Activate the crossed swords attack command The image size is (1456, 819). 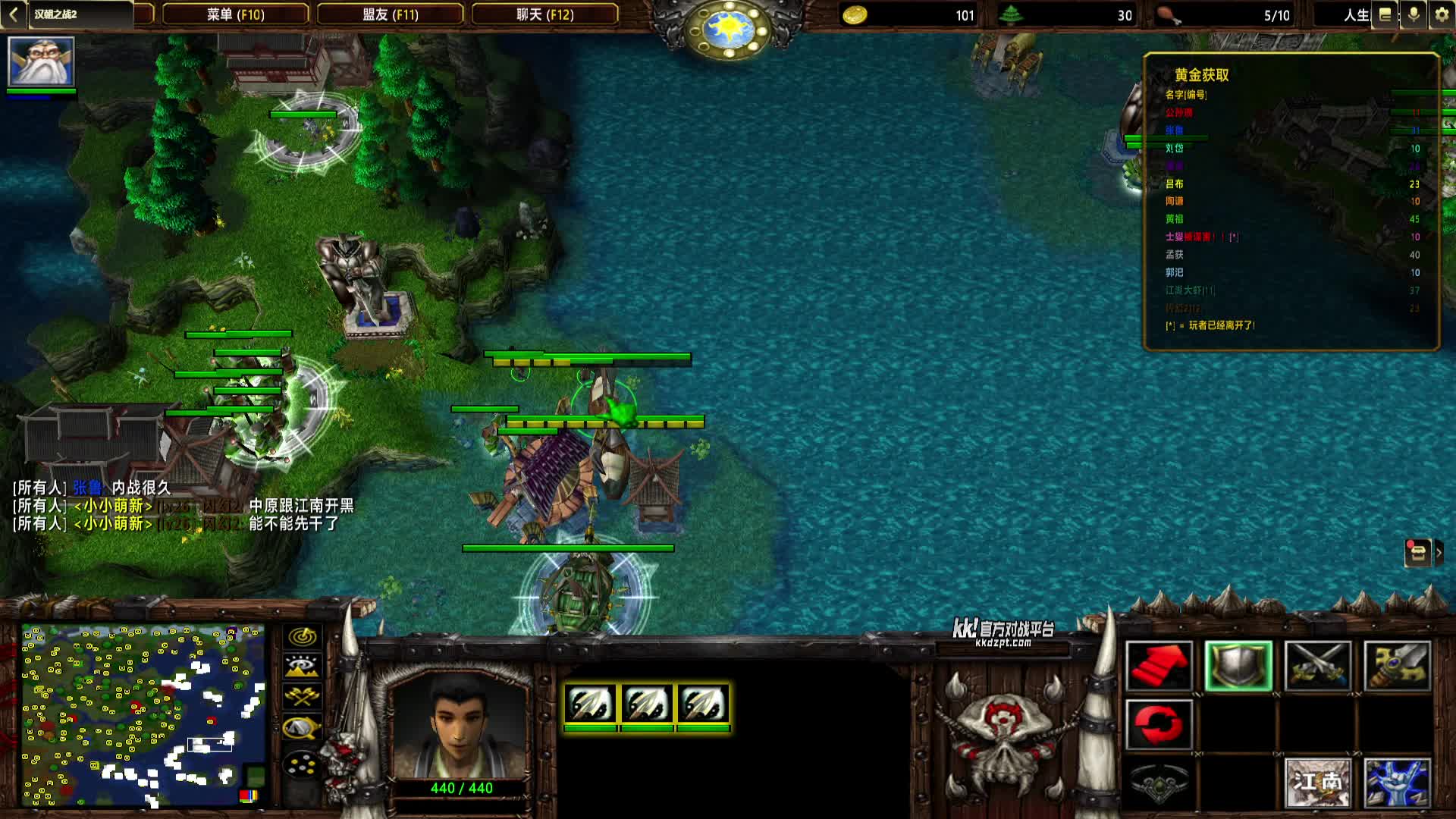[x=1318, y=666]
